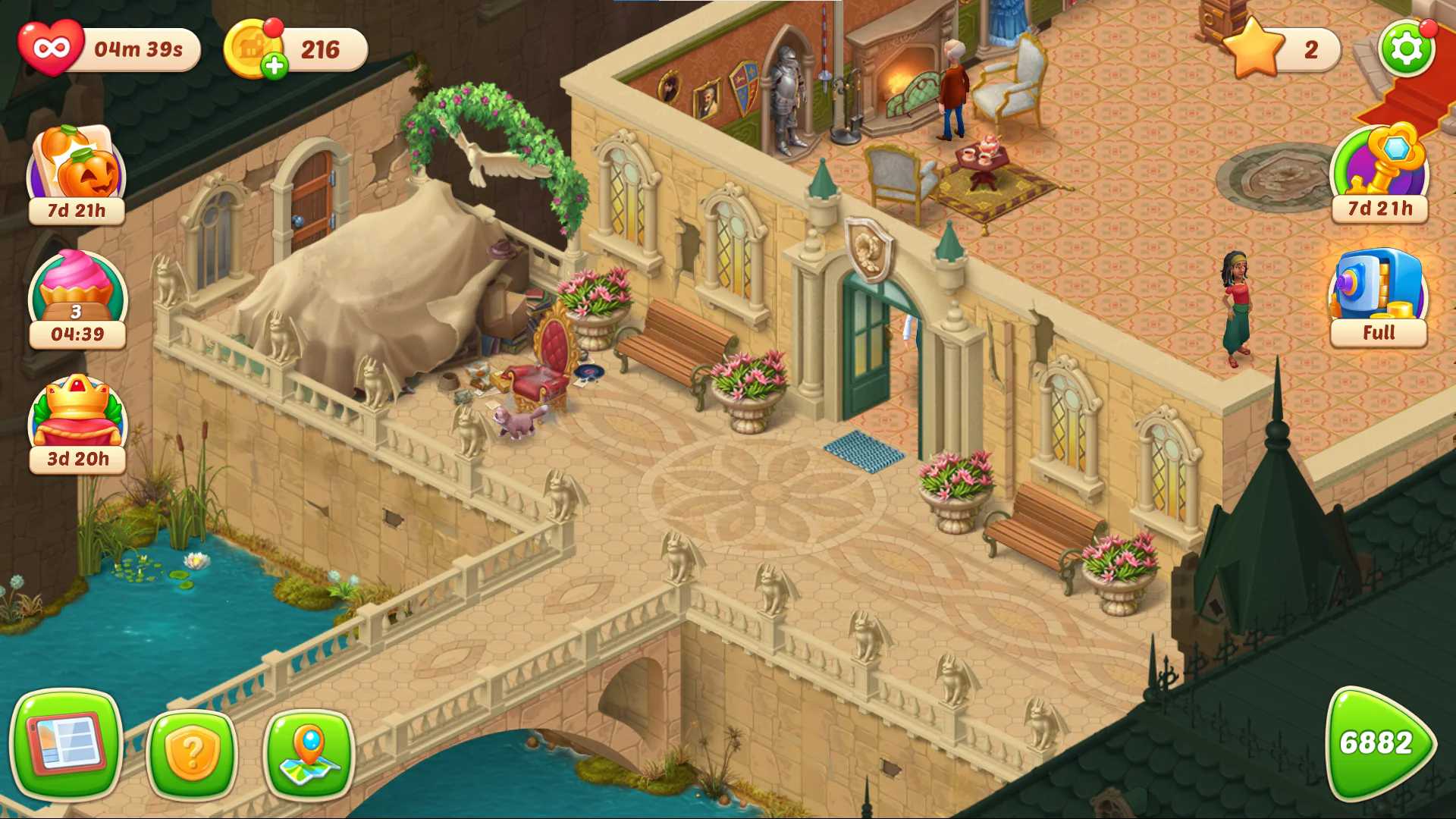1456x819 pixels.
Task: Open the question mark shield button
Action: point(191,752)
